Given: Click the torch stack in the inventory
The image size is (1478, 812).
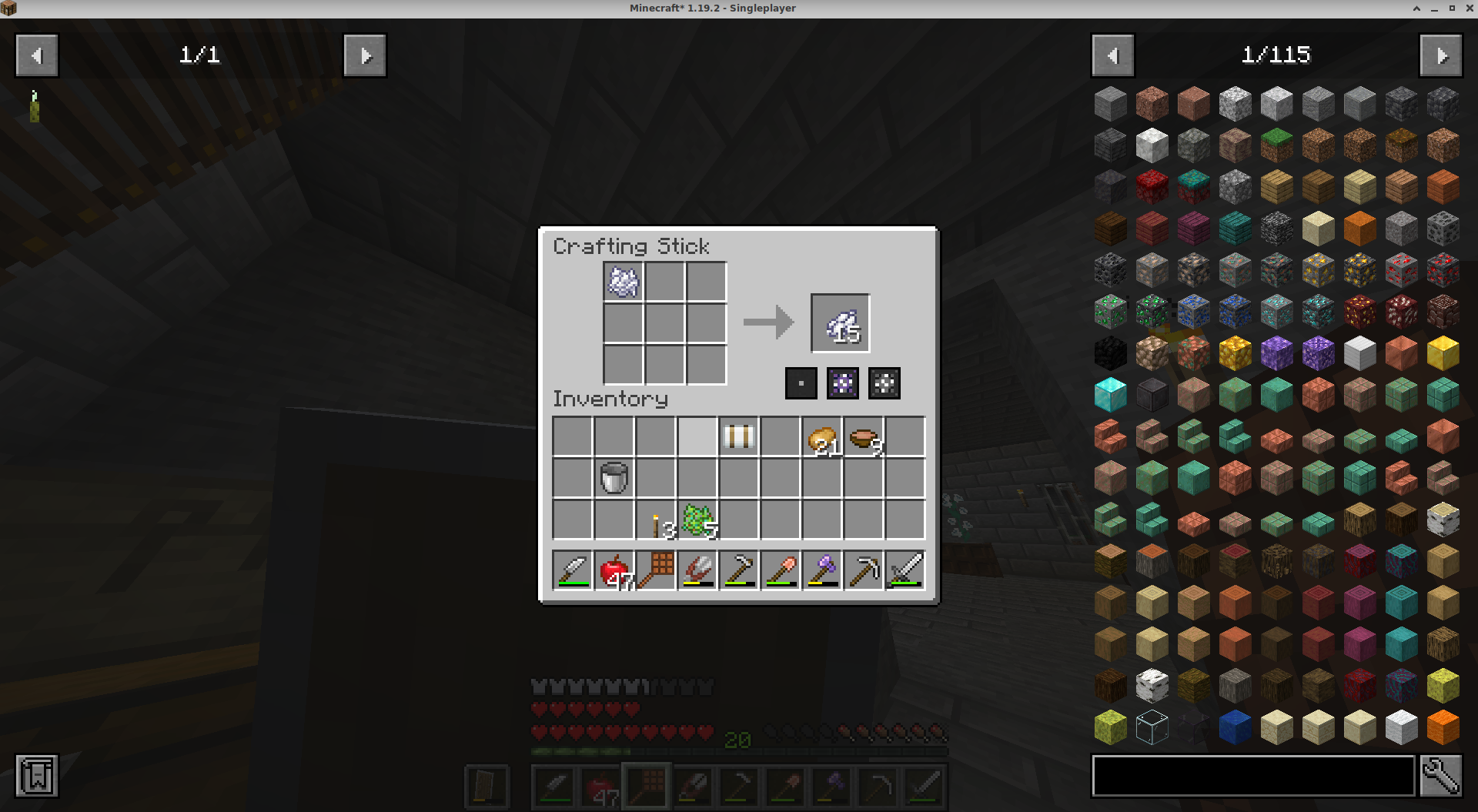Looking at the screenshot, I should (x=655, y=519).
